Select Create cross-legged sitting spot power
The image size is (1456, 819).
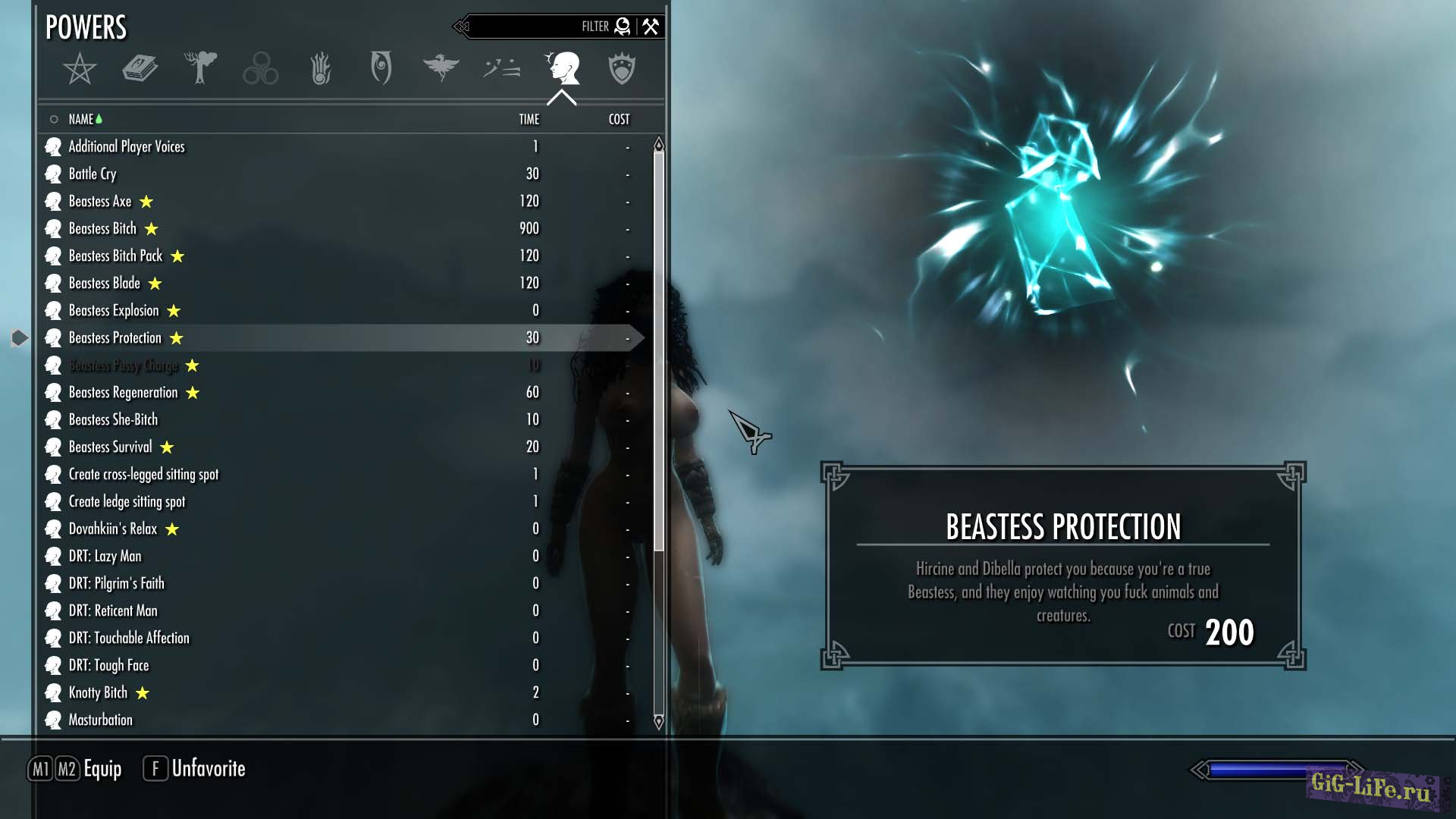tap(143, 474)
